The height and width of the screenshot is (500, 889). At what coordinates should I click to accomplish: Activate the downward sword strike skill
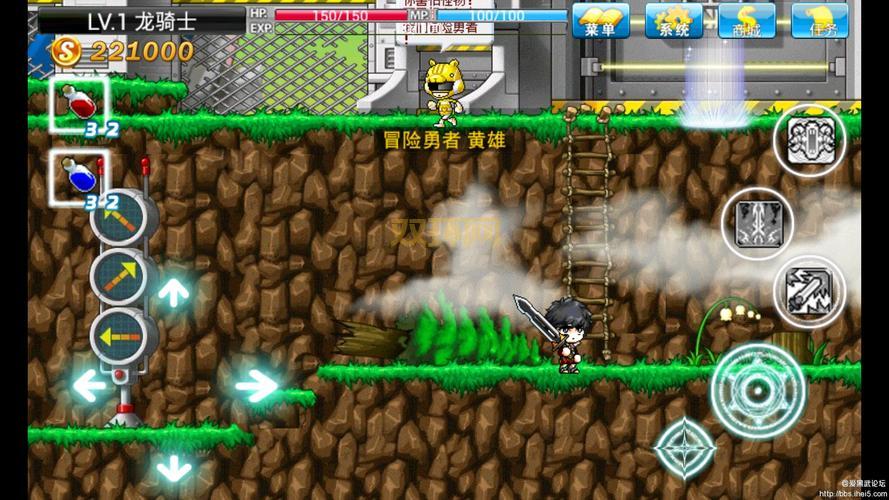pos(756,224)
